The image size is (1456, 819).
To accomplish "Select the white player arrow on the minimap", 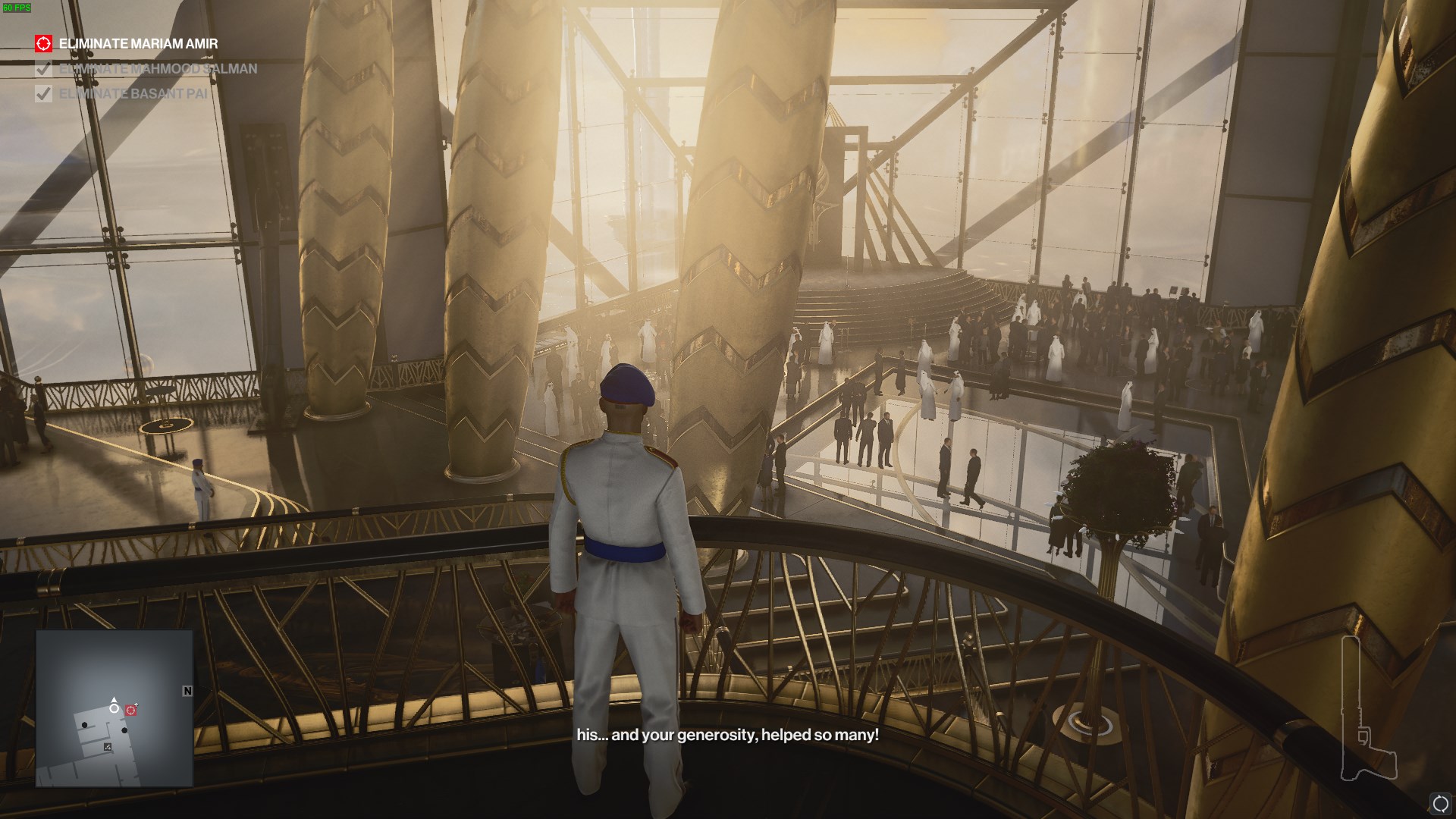I will coord(114,699).
